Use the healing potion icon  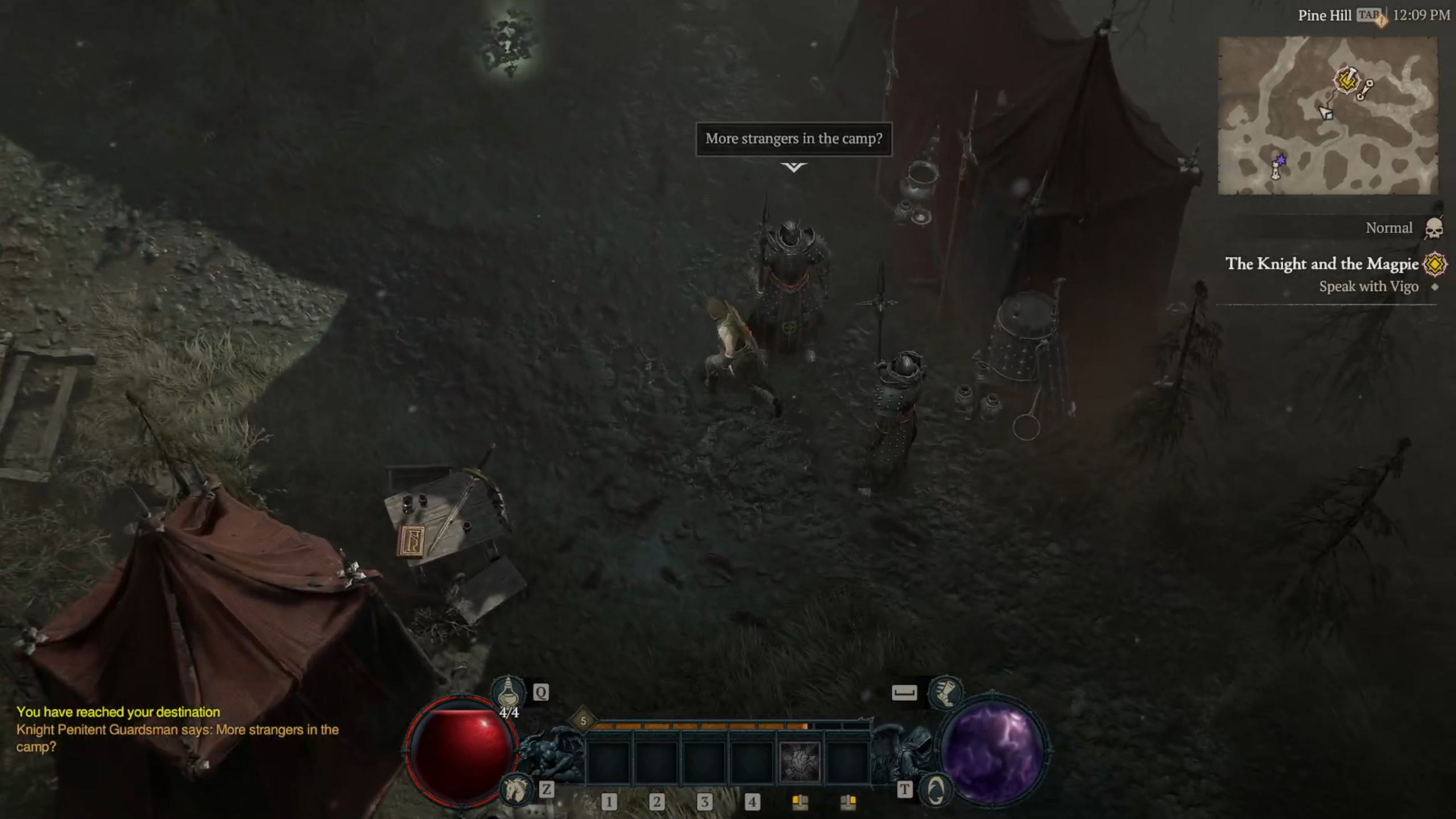coord(508,692)
